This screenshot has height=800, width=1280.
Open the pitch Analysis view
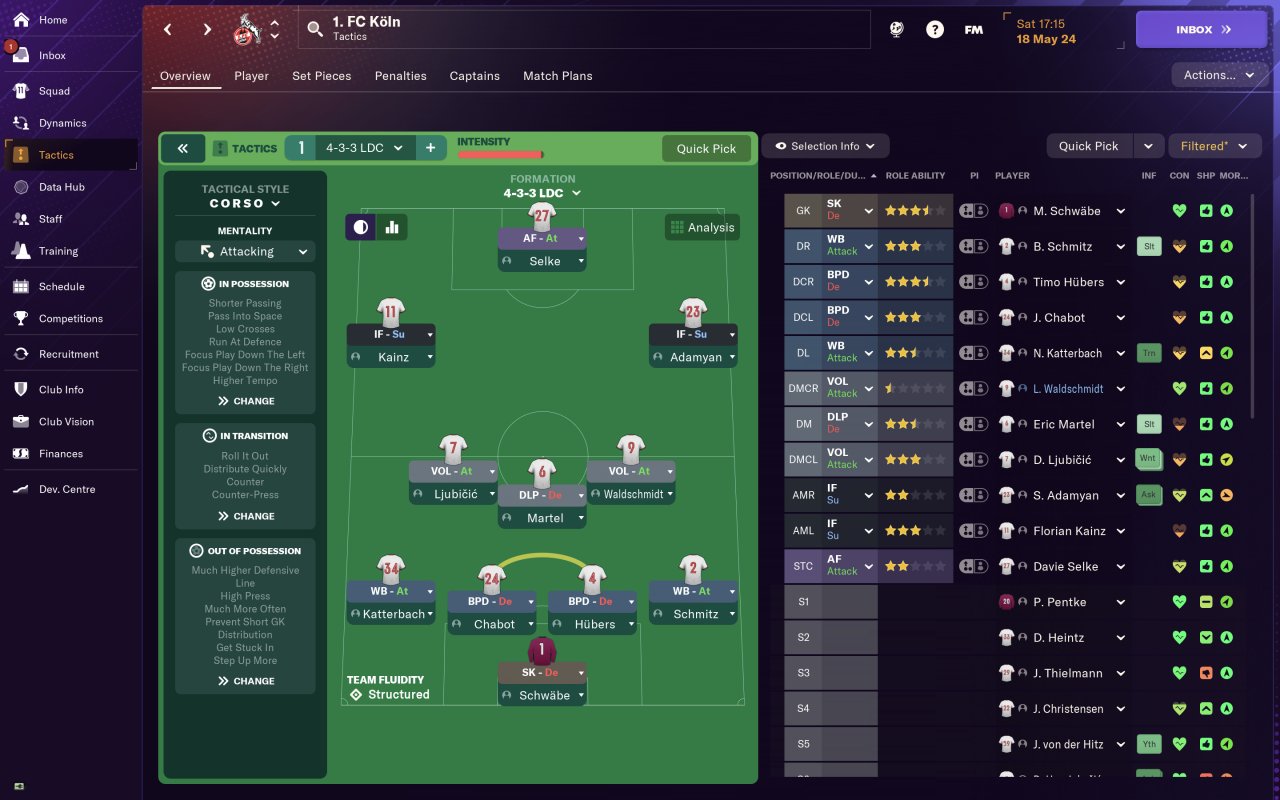pyautogui.click(x=702, y=228)
